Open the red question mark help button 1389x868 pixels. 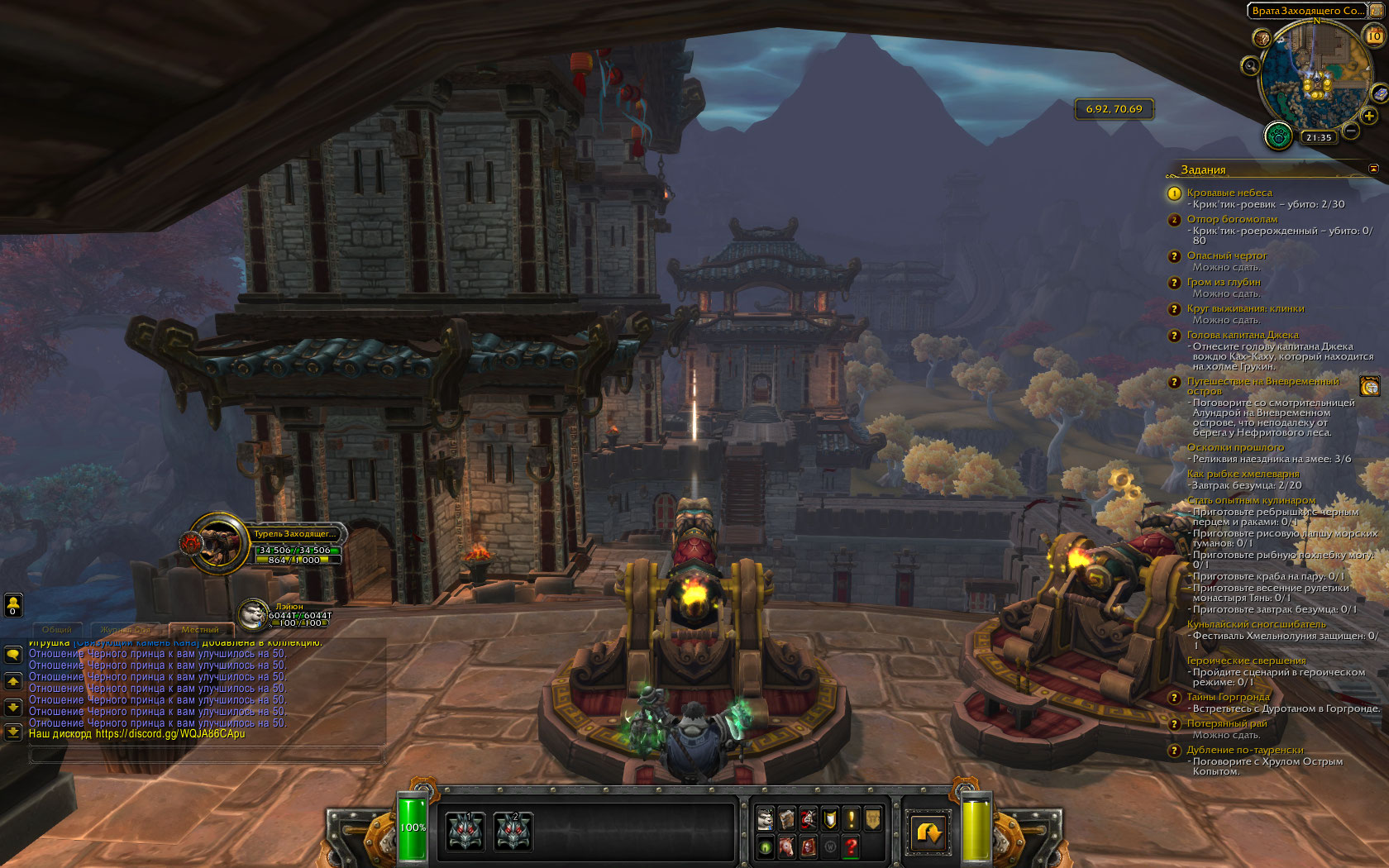coord(851,846)
